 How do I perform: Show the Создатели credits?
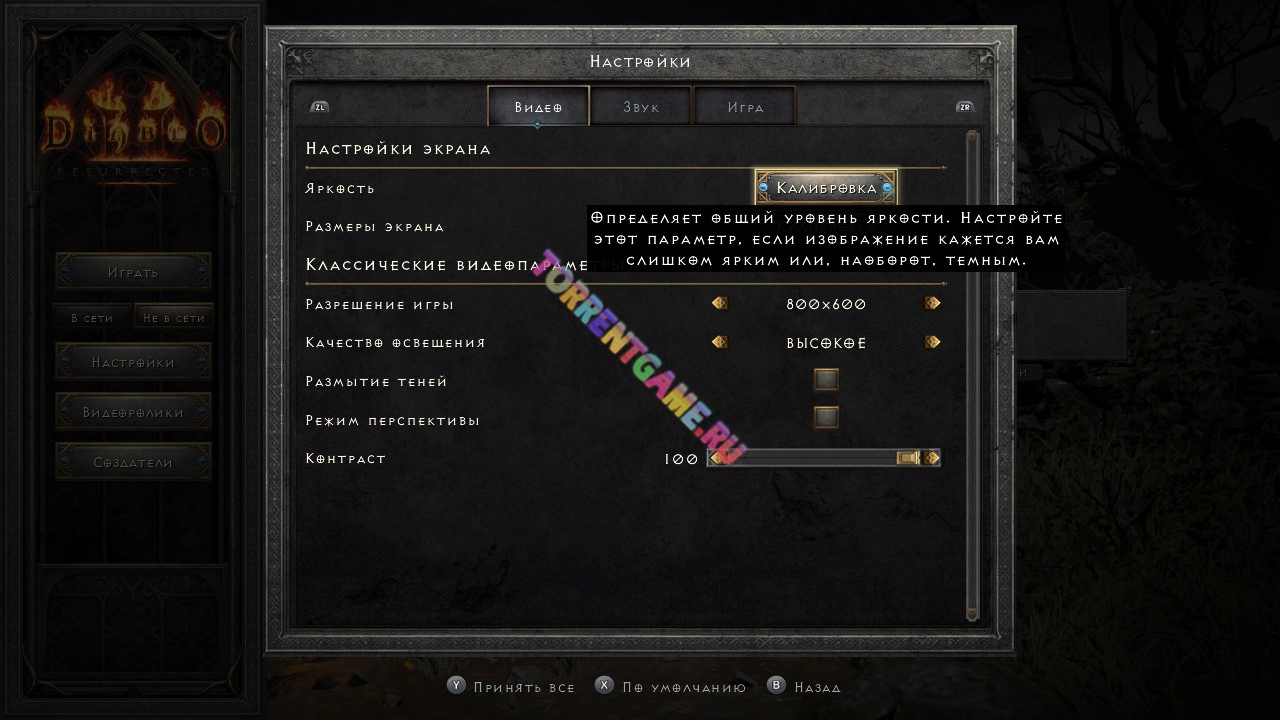click(133, 462)
